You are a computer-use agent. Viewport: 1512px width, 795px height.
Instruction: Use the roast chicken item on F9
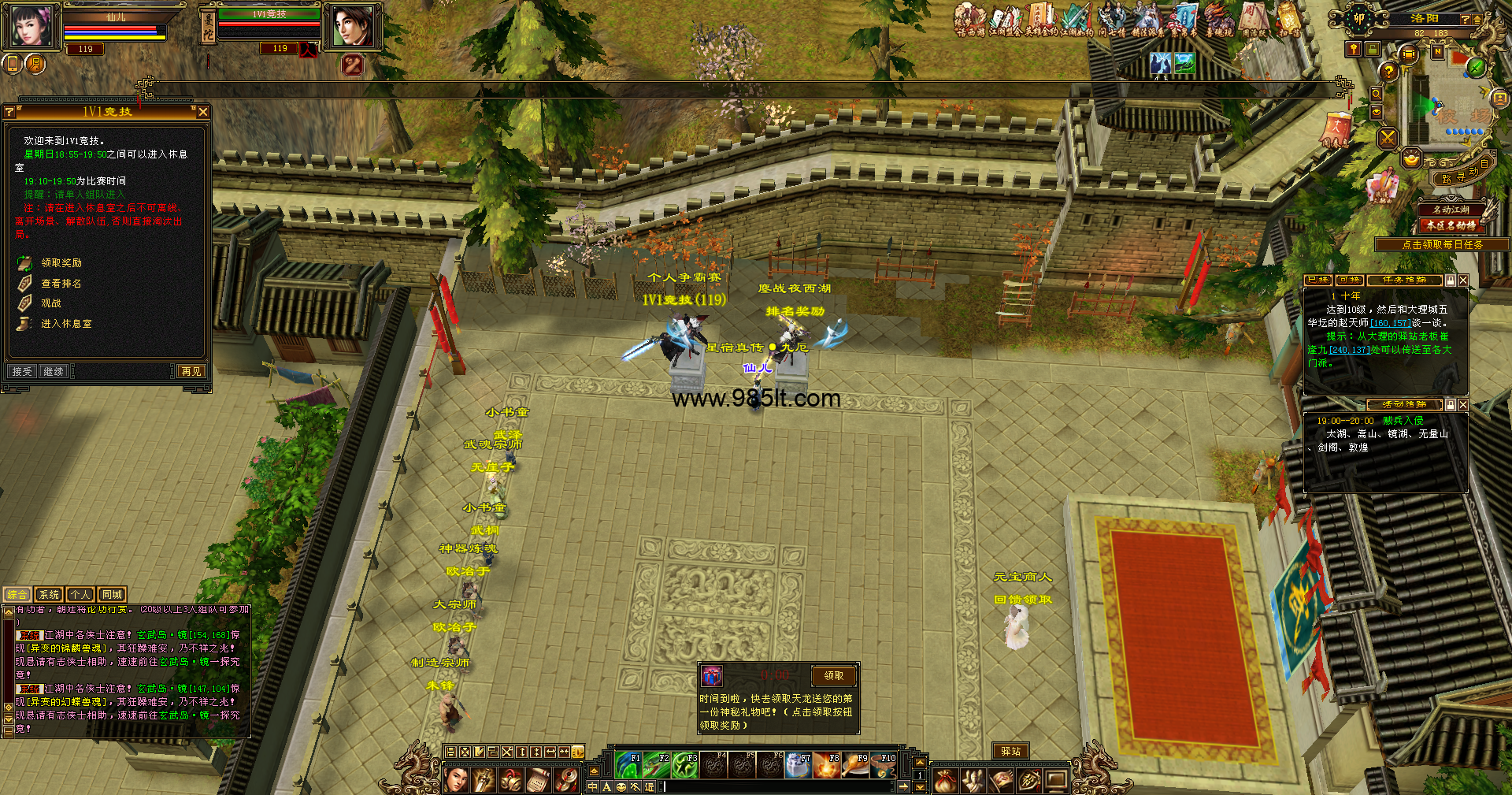click(x=856, y=765)
